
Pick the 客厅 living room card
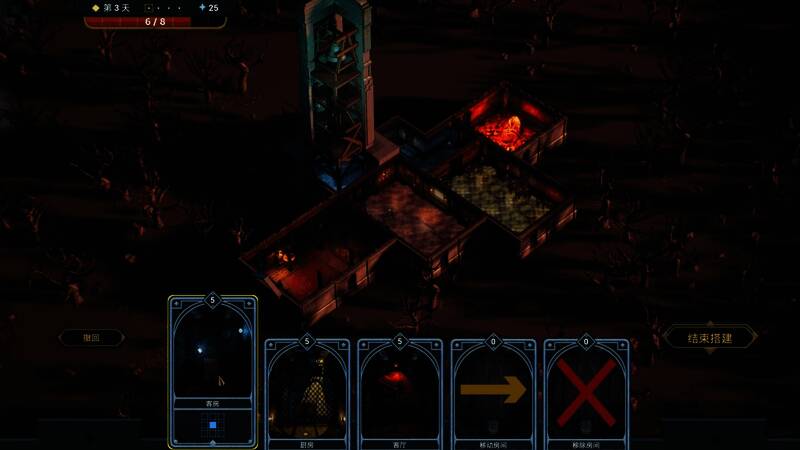(x=400, y=391)
